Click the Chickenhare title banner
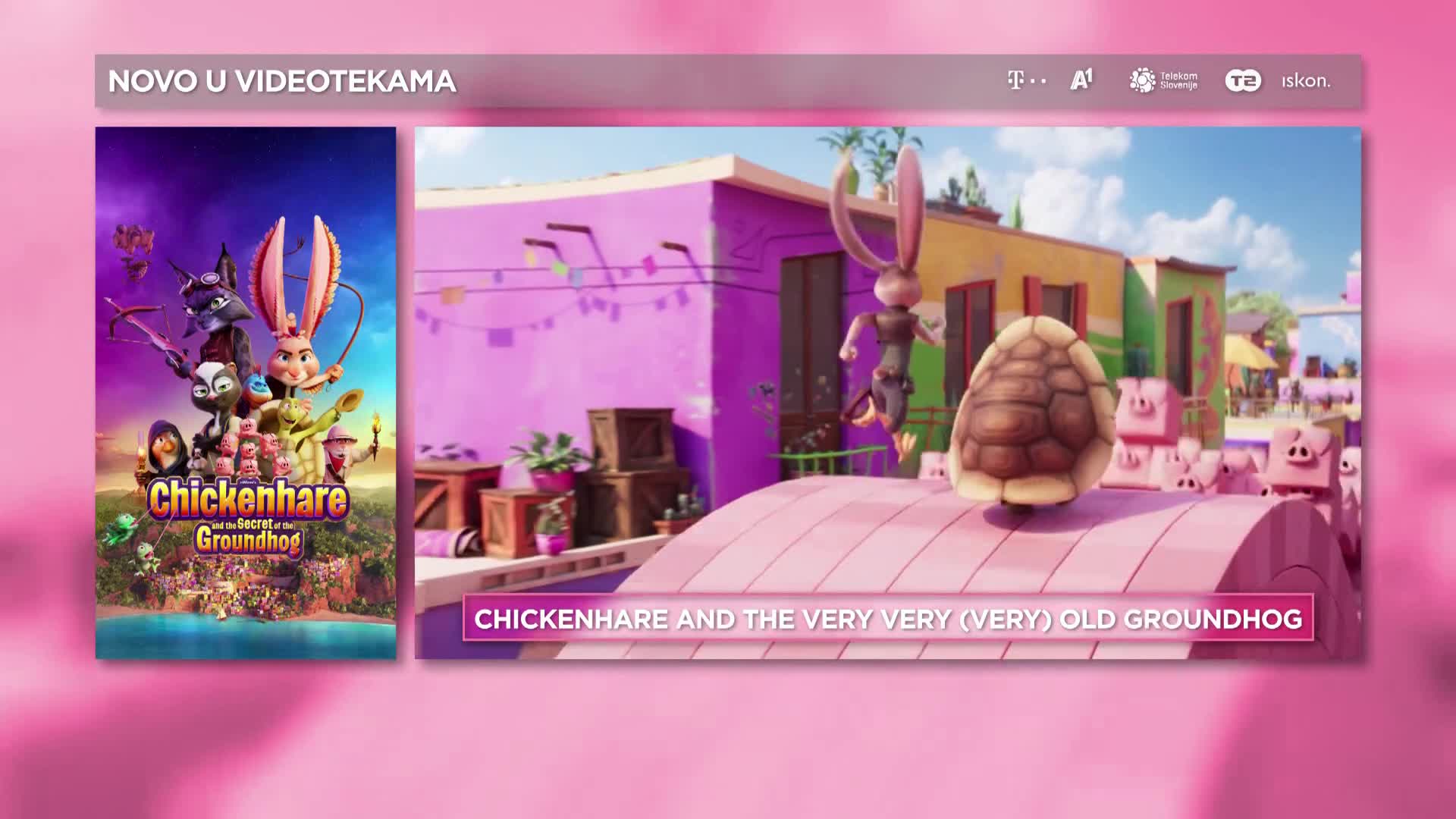Image resolution: width=1456 pixels, height=819 pixels. click(888, 619)
